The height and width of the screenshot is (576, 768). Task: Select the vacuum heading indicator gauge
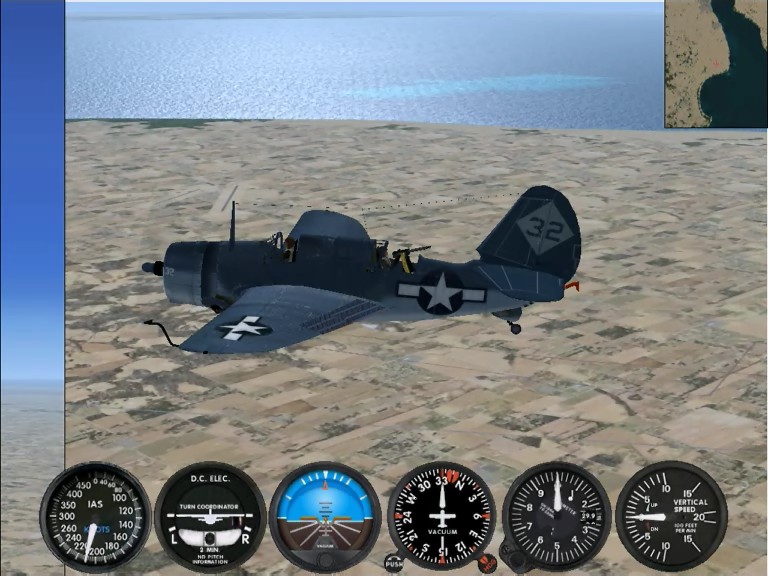(441, 515)
